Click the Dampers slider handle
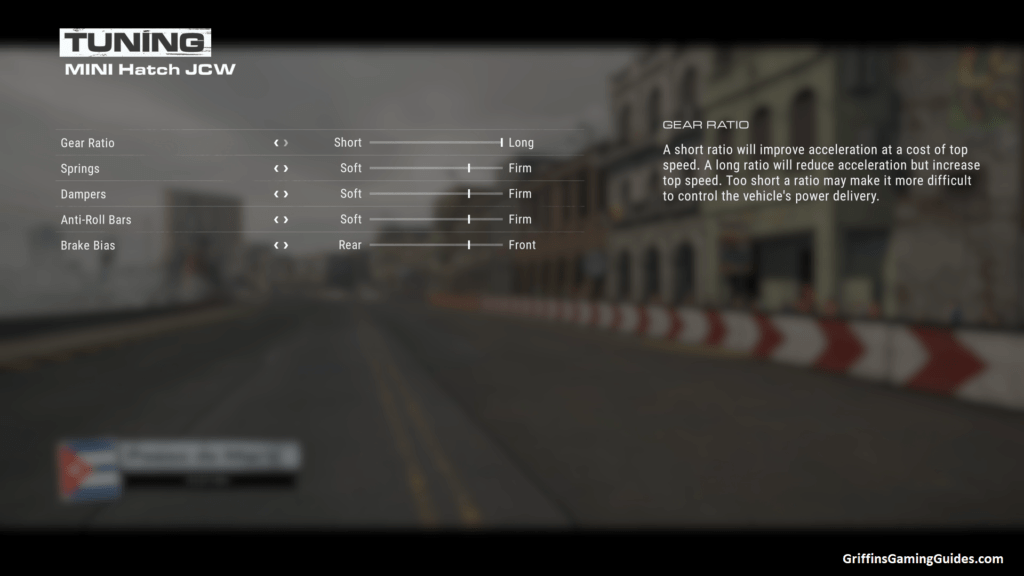This screenshot has width=1024, height=576. coord(469,194)
